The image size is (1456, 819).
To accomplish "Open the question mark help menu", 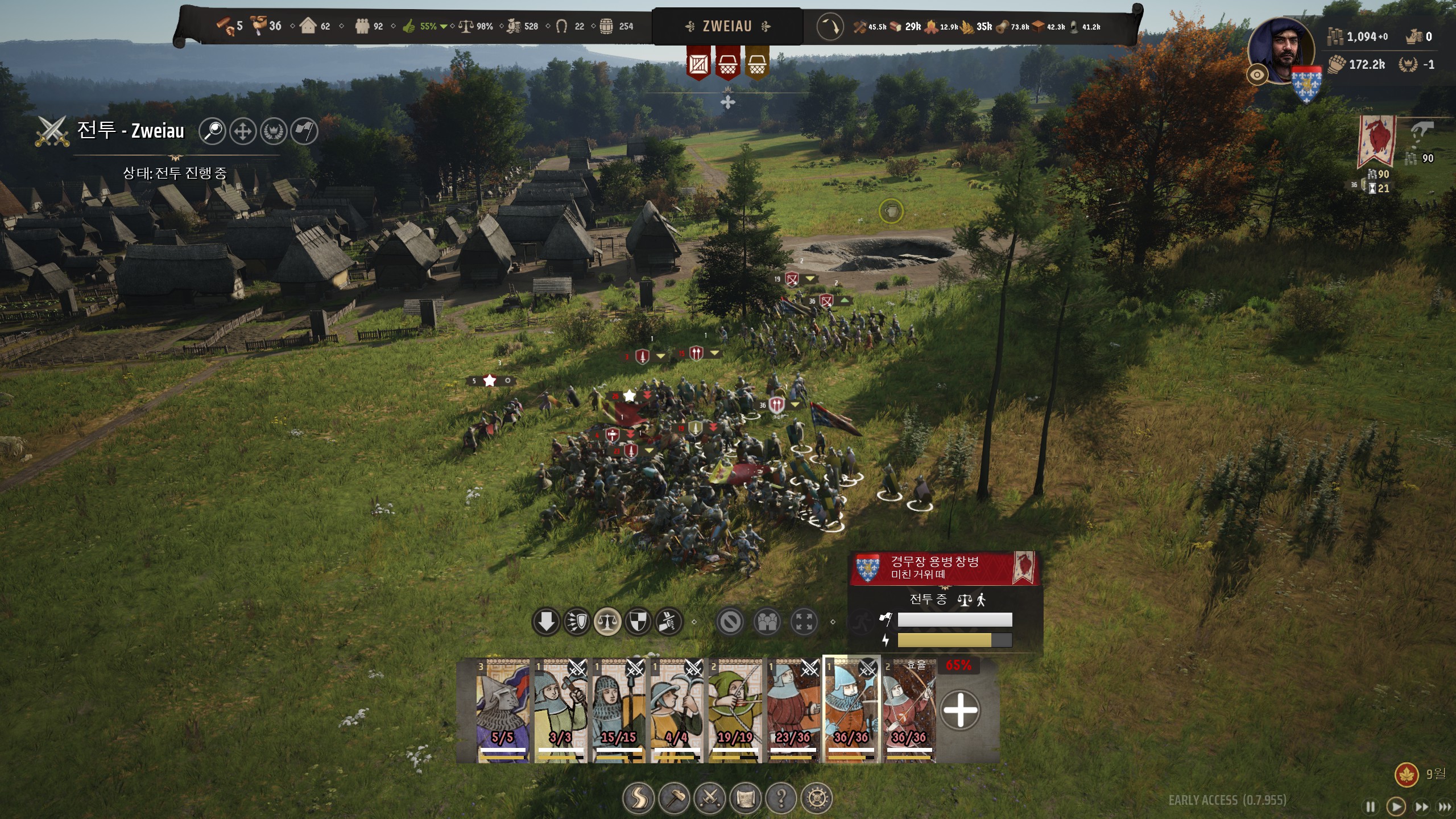I will (x=781, y=799).
